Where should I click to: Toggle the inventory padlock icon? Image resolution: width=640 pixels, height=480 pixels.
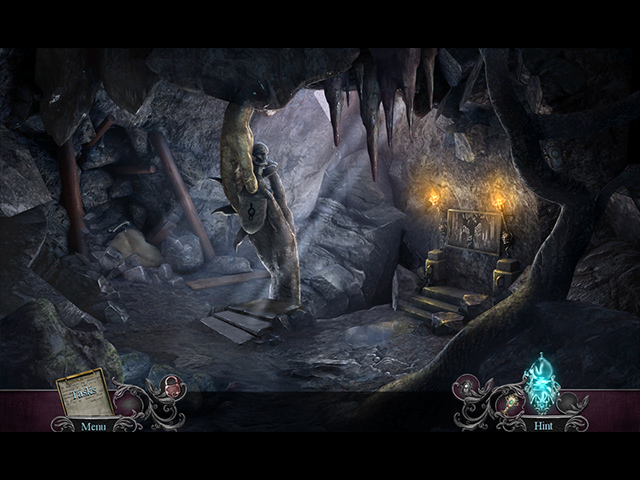(x=171, y=387)
